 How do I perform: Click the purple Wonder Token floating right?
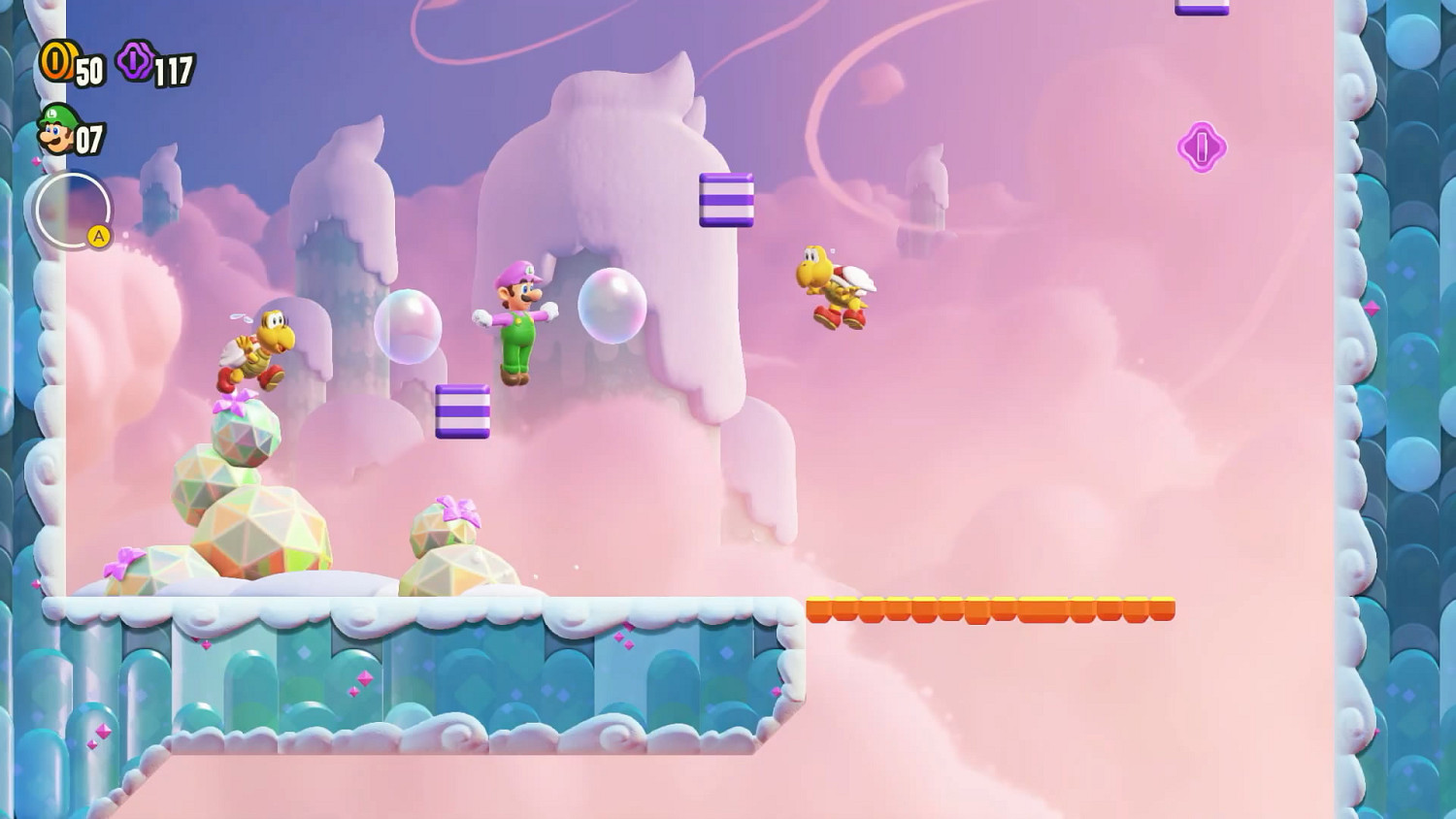click(x=1204, y=148)
